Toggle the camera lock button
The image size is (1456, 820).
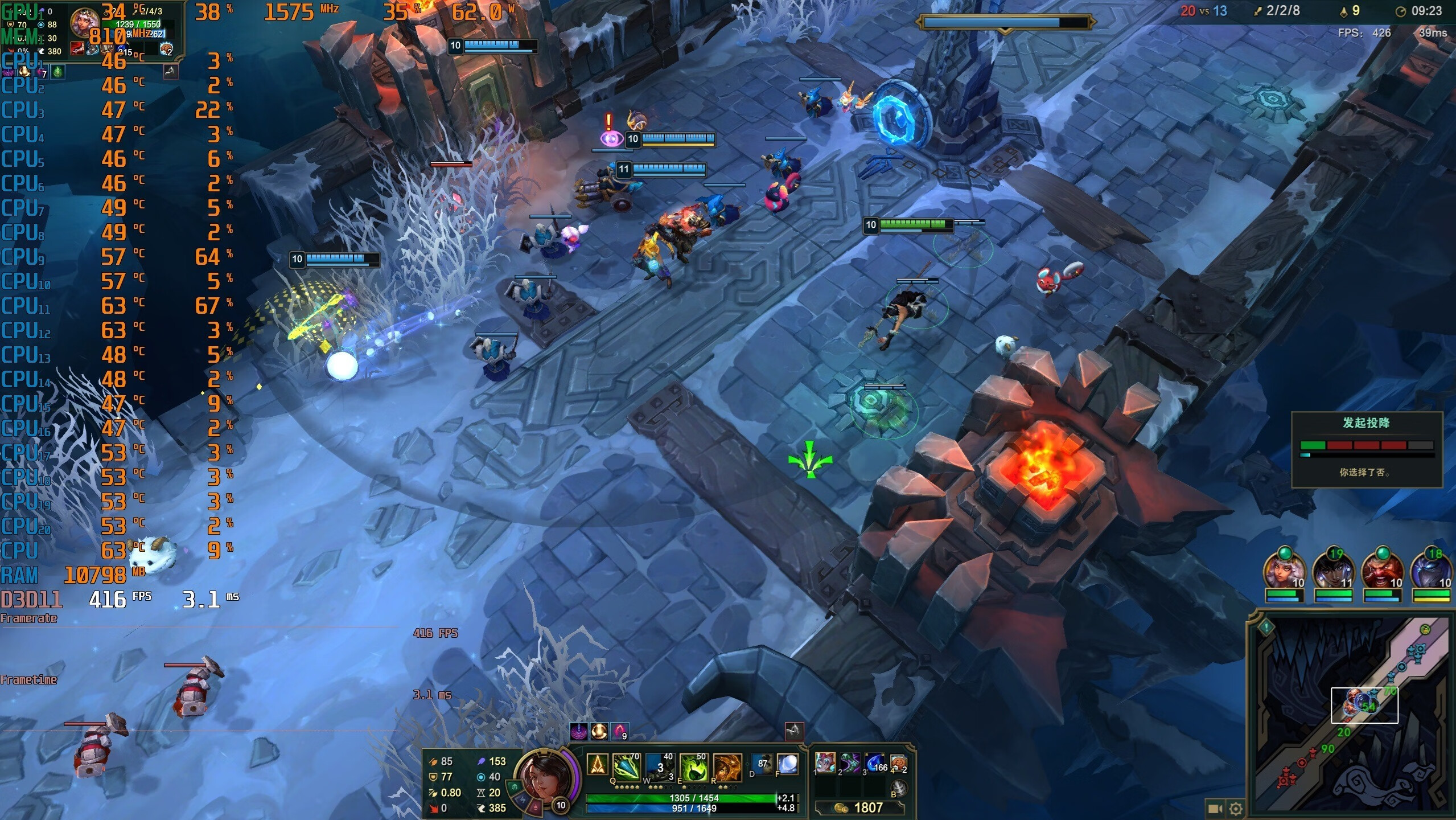pos(1215,808)
